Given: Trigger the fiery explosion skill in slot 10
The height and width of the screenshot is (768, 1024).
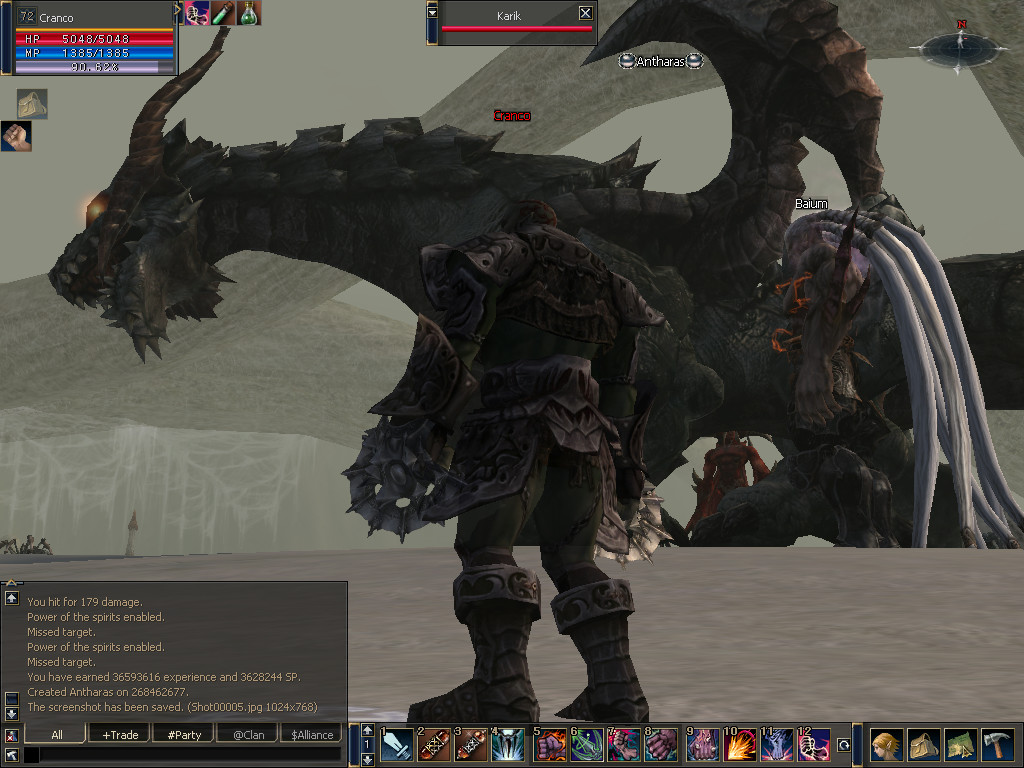Looking at the screenshot, I should tap(739, 744).
